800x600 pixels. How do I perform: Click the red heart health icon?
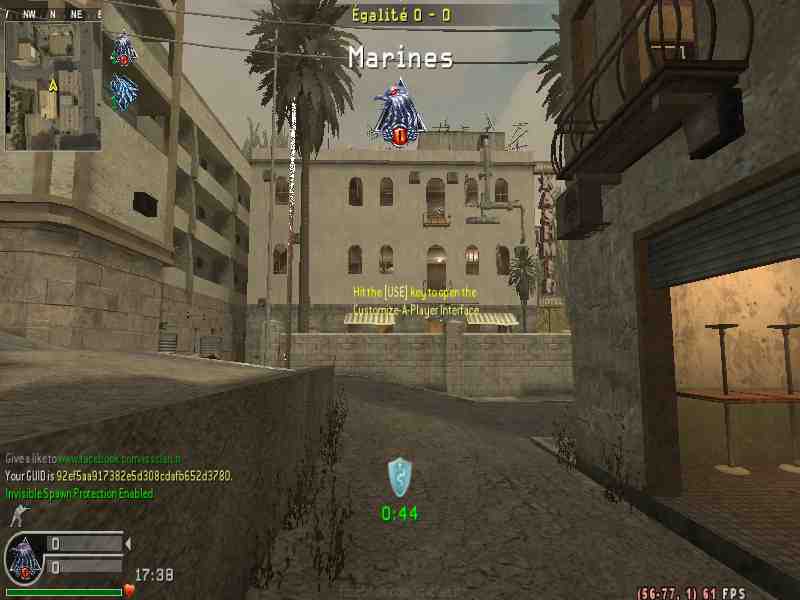(129, 591)
